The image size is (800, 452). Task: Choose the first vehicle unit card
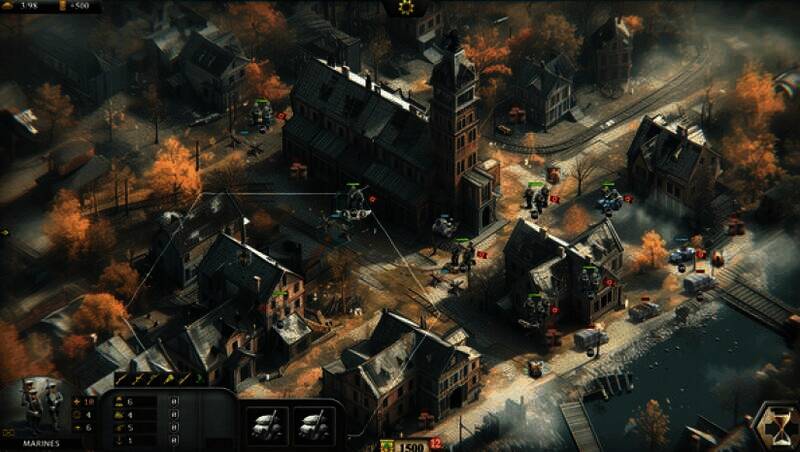268,425
